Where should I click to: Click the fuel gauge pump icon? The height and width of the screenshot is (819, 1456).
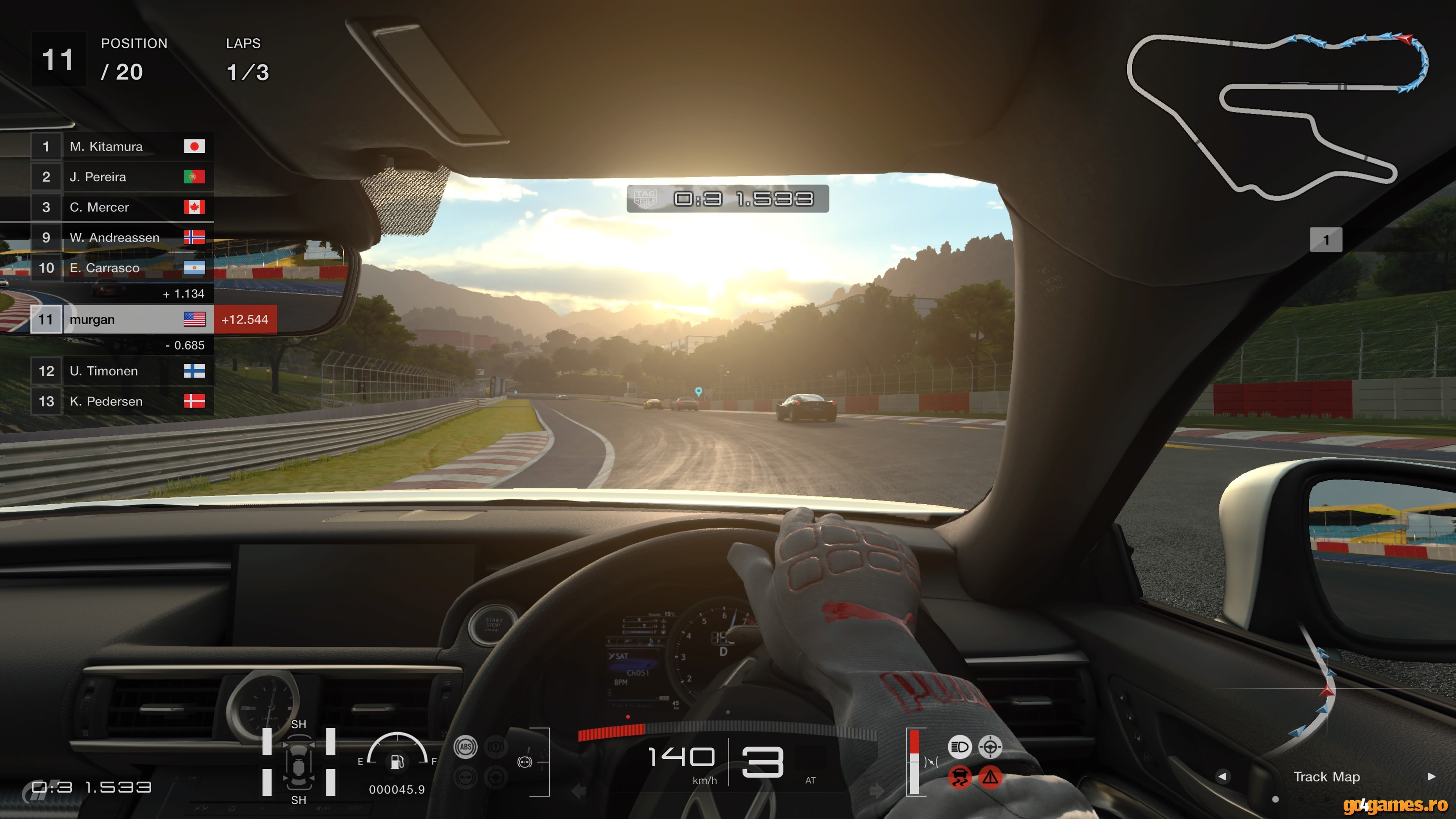397,762
